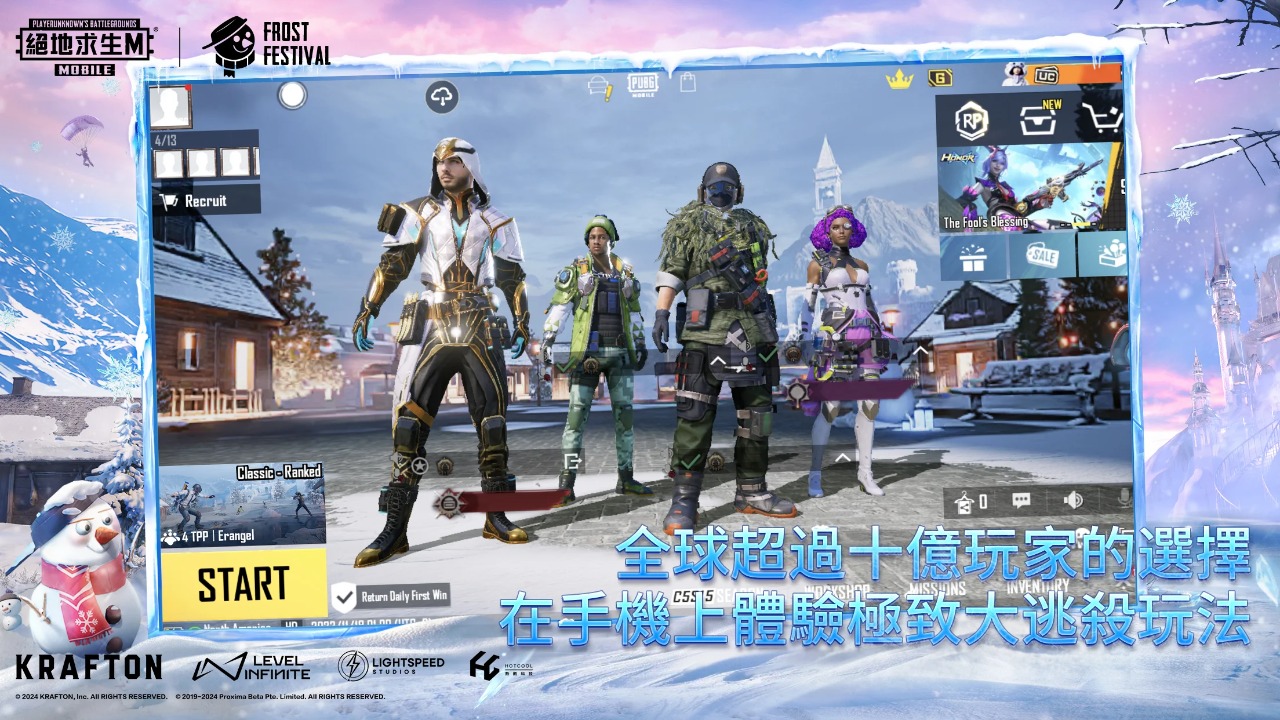The image size is (1280, 720).
Task: Add UC currency from the orange bar
Action: coord(1080,74)
